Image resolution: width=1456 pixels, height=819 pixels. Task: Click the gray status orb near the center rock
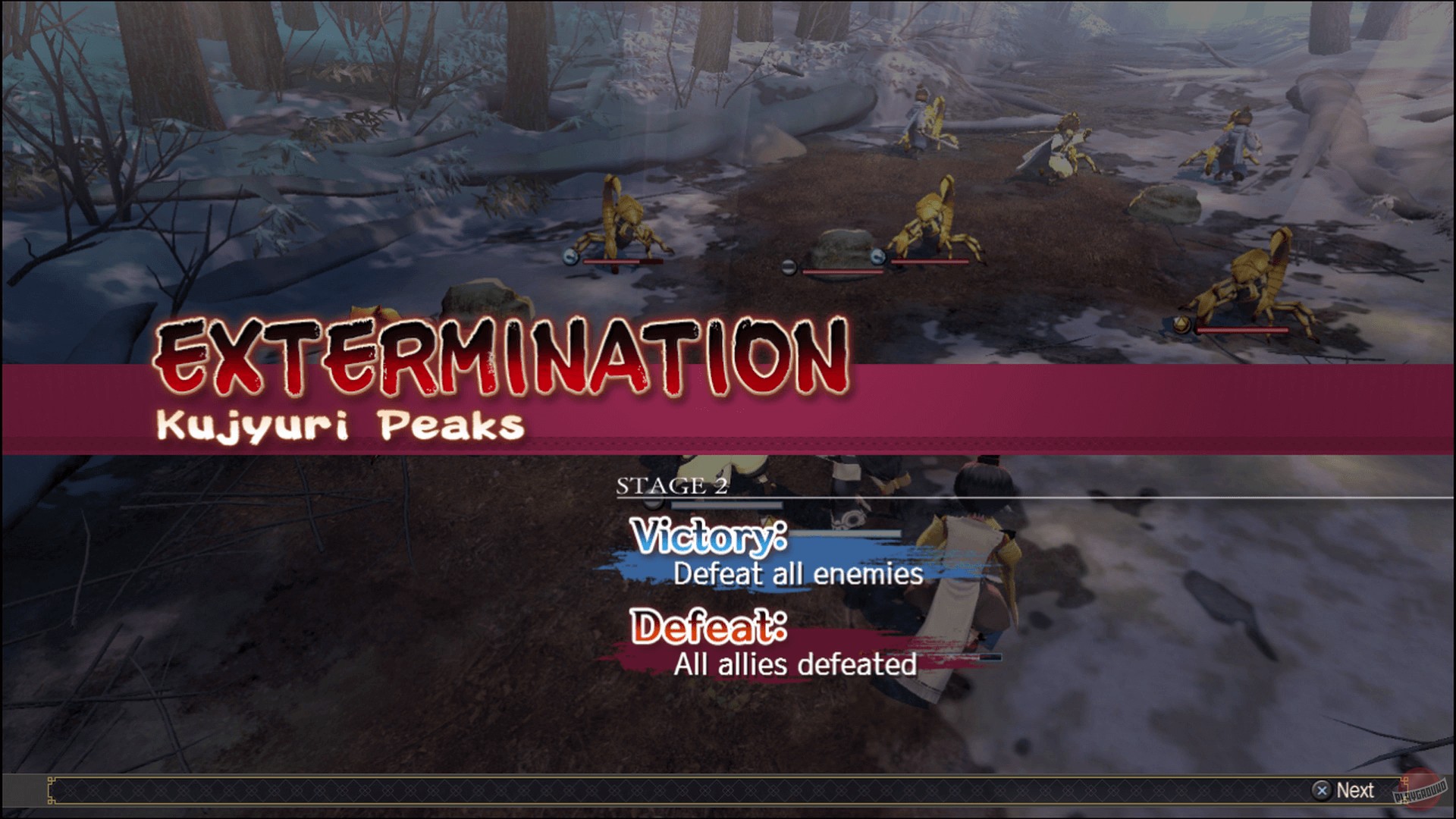coord(788,266)
